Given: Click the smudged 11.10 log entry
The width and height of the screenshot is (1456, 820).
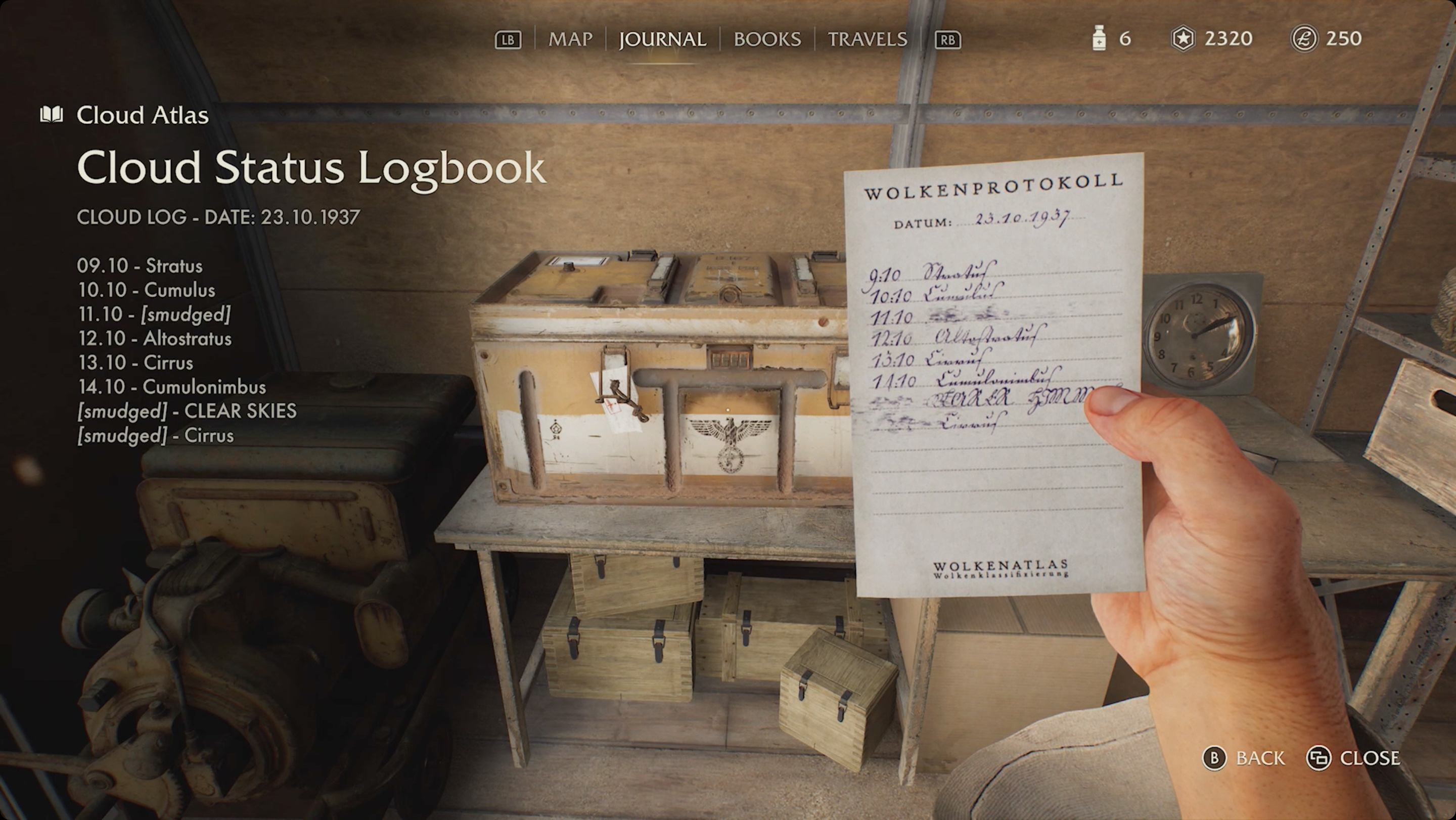Looking at the screenshot, I should point(154,314).
